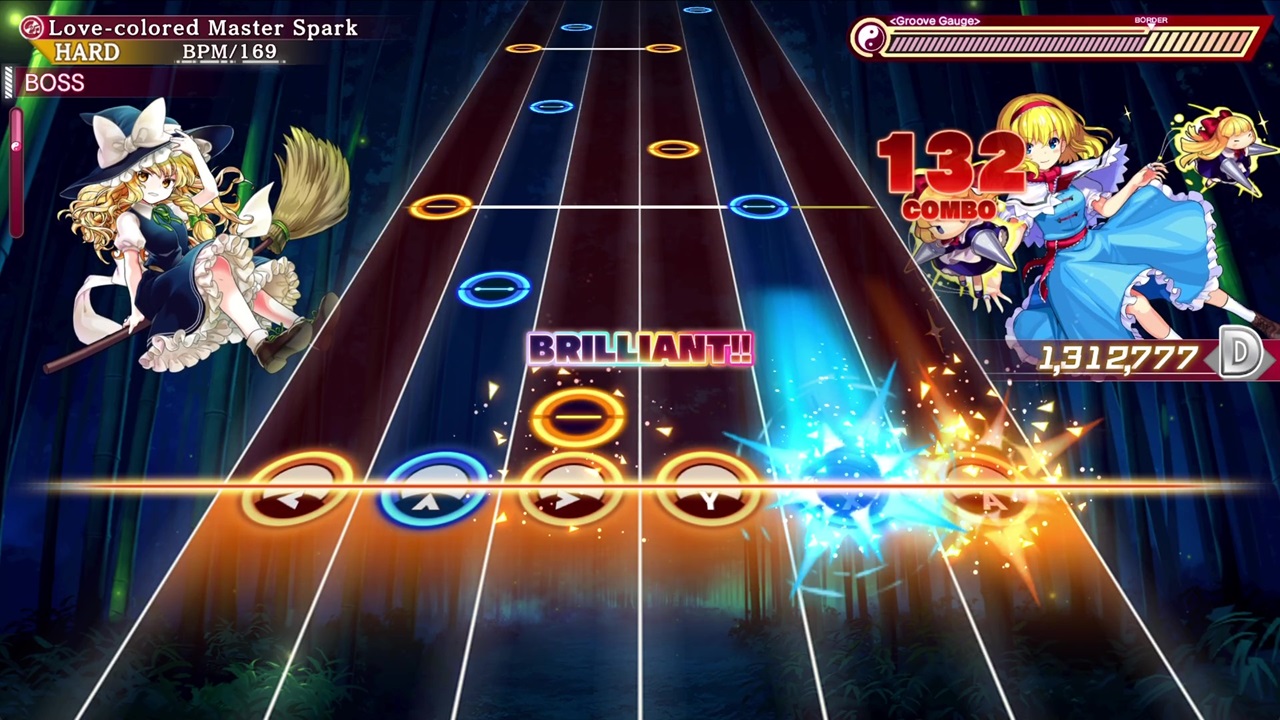
Task: Click the approaching orange note above the receptors
Action: click(x=578, y=416)
